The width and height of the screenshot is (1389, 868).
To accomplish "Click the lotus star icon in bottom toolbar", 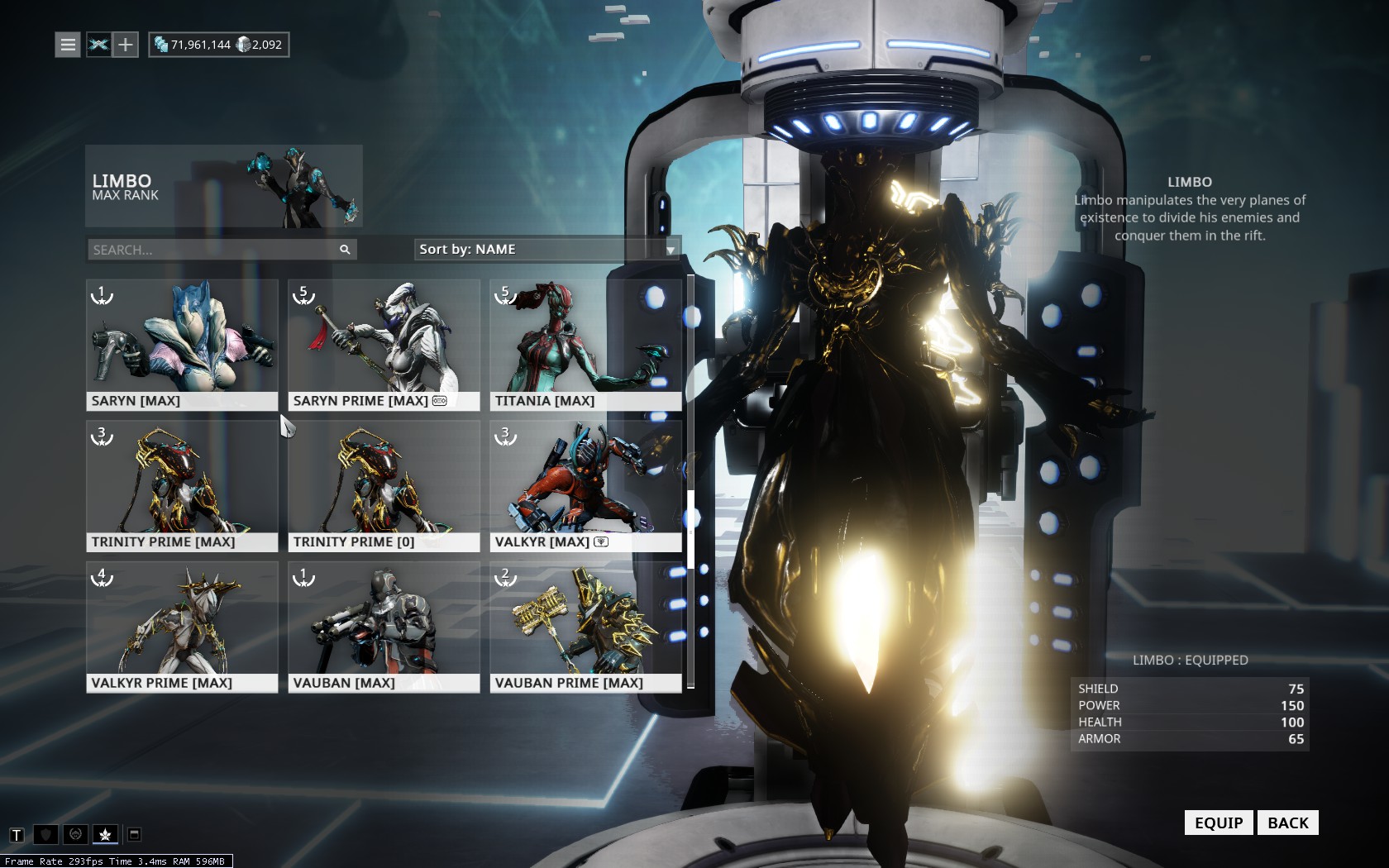I will pos(105,835).
